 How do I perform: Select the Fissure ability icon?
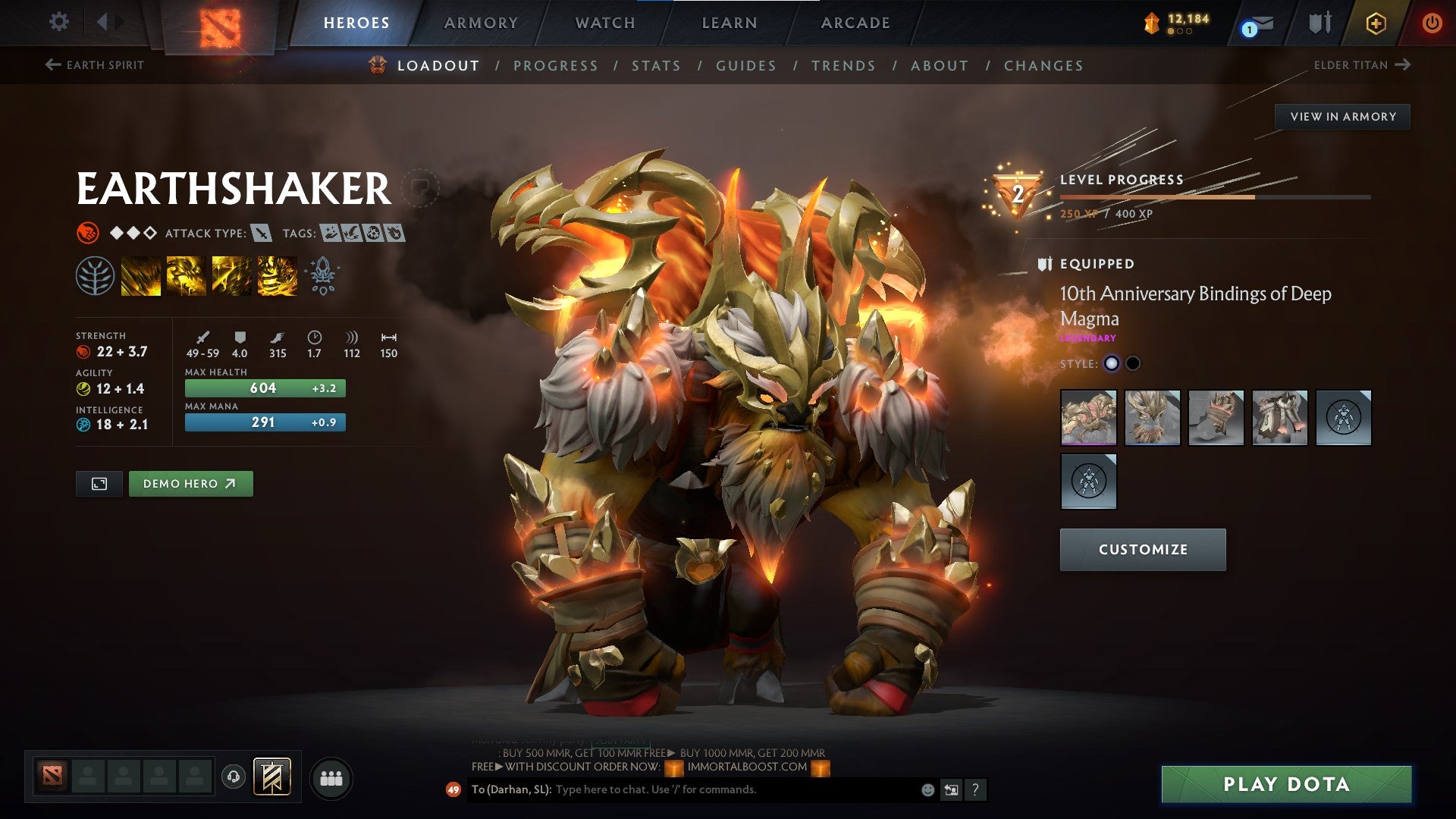pyautogui.click(x=141, y=275)
